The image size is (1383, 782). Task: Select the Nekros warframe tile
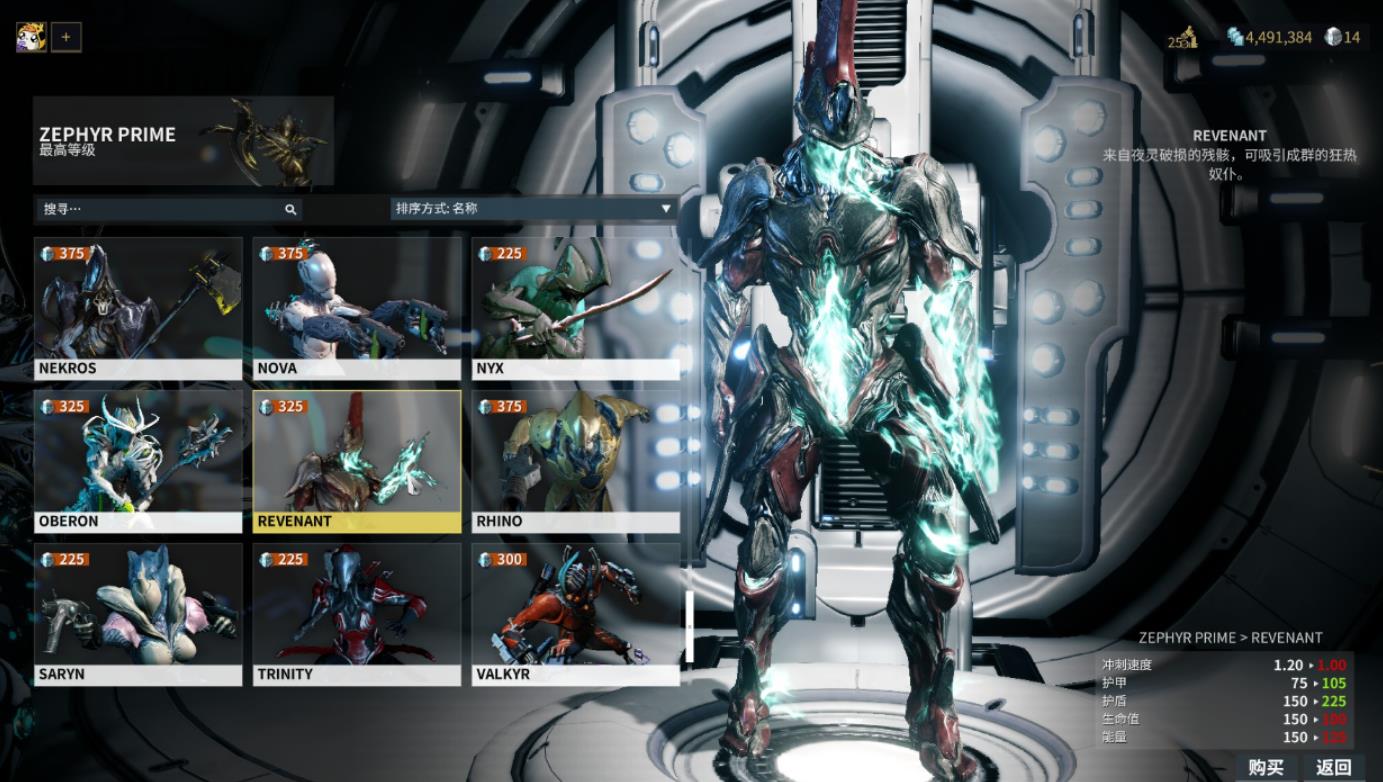138,308
